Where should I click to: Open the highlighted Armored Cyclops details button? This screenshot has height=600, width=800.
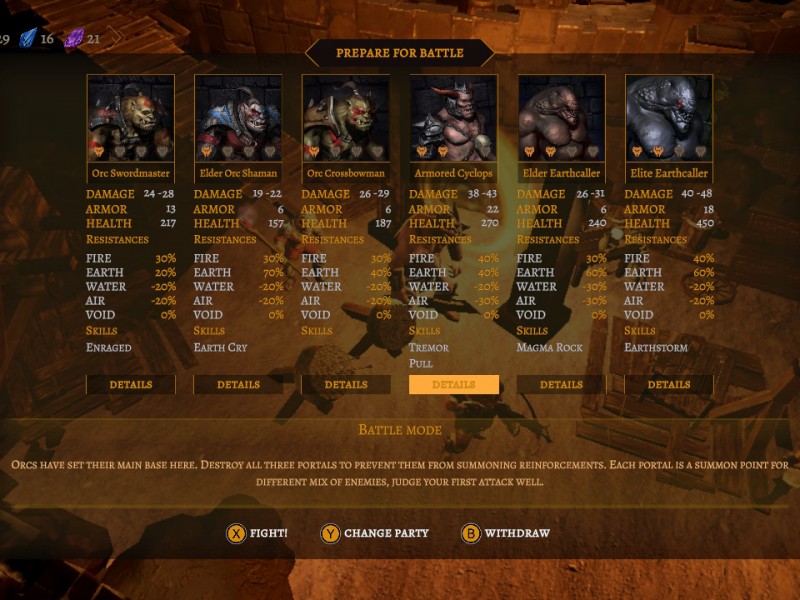[x=454, y=385]
